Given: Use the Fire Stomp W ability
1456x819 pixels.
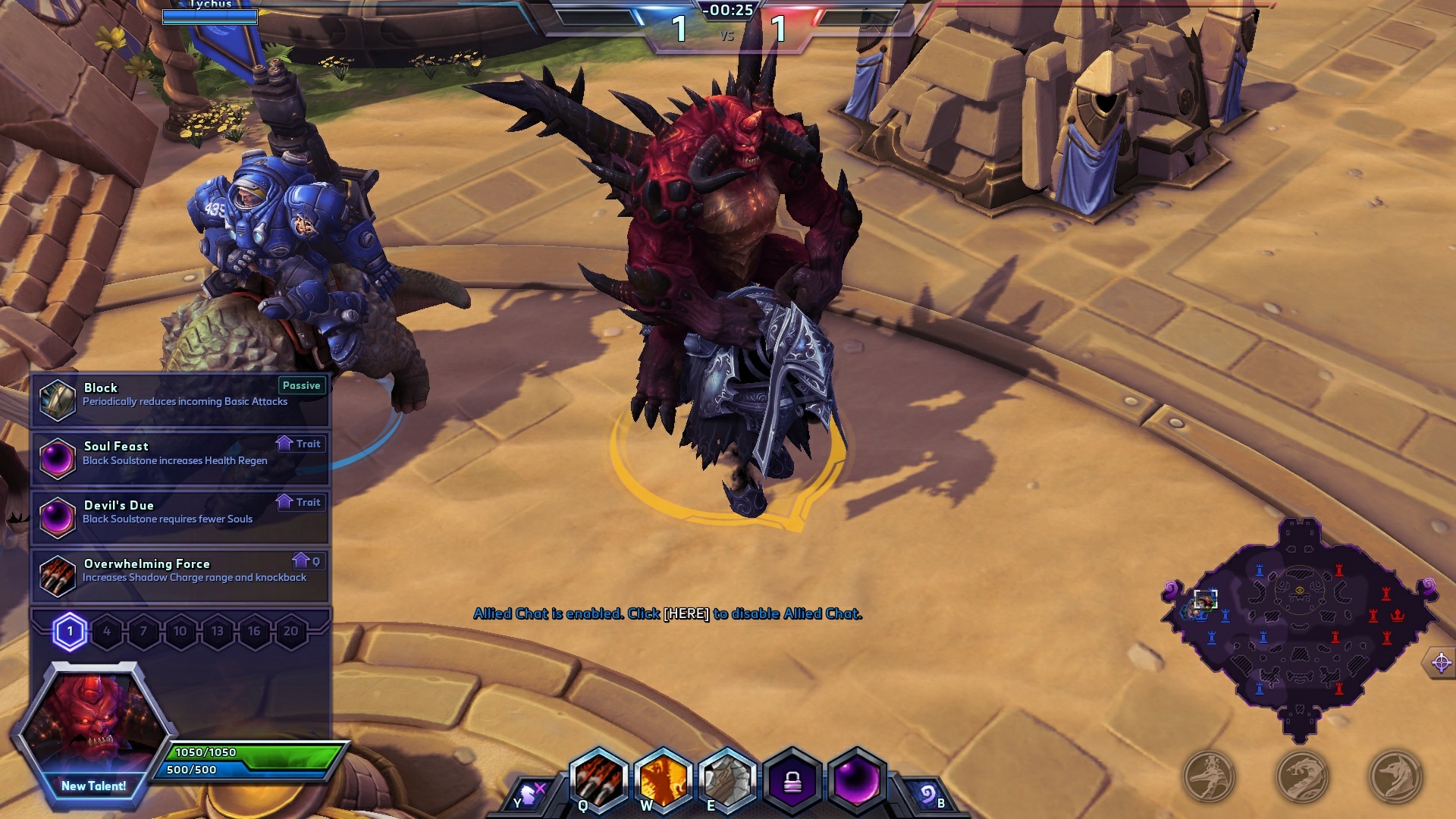Looking at the screenshot, I should tap(664, 780).
